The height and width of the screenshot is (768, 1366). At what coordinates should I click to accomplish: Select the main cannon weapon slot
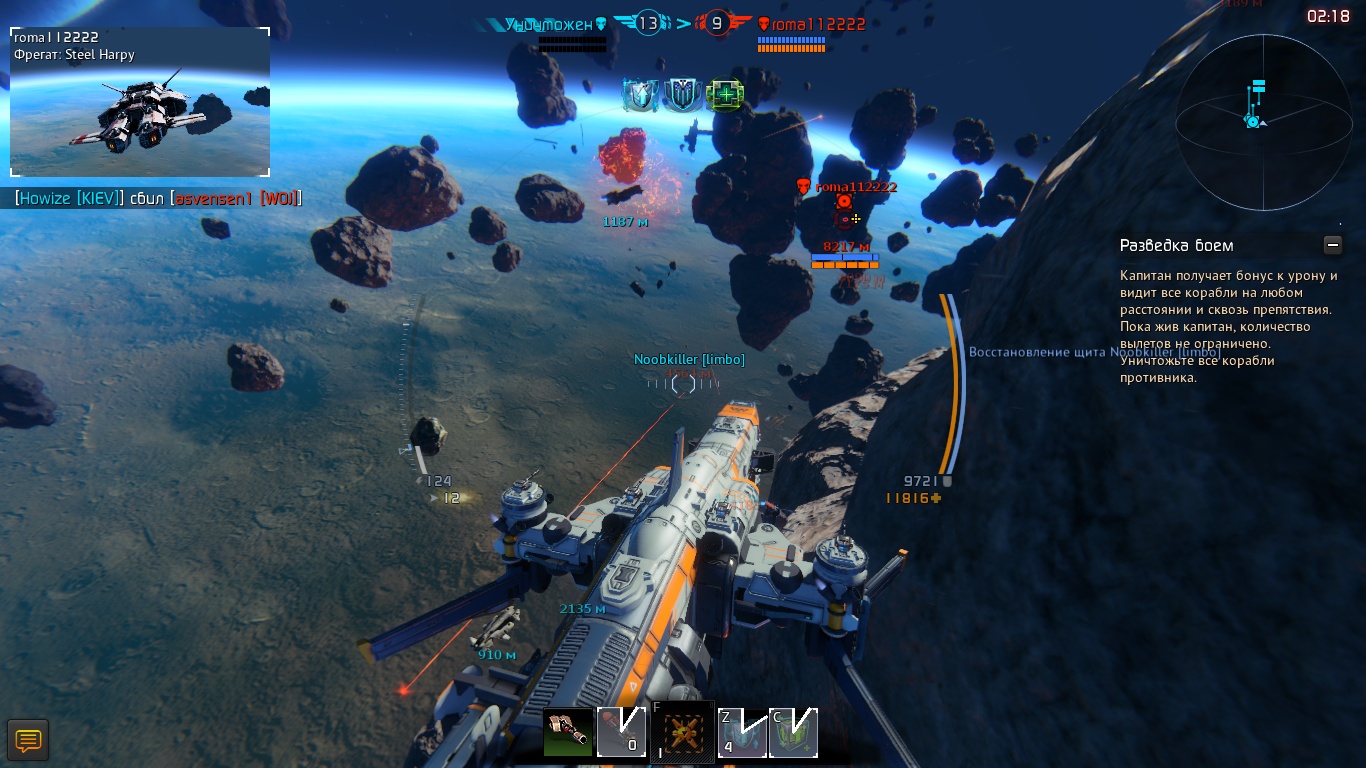(568, 733)
